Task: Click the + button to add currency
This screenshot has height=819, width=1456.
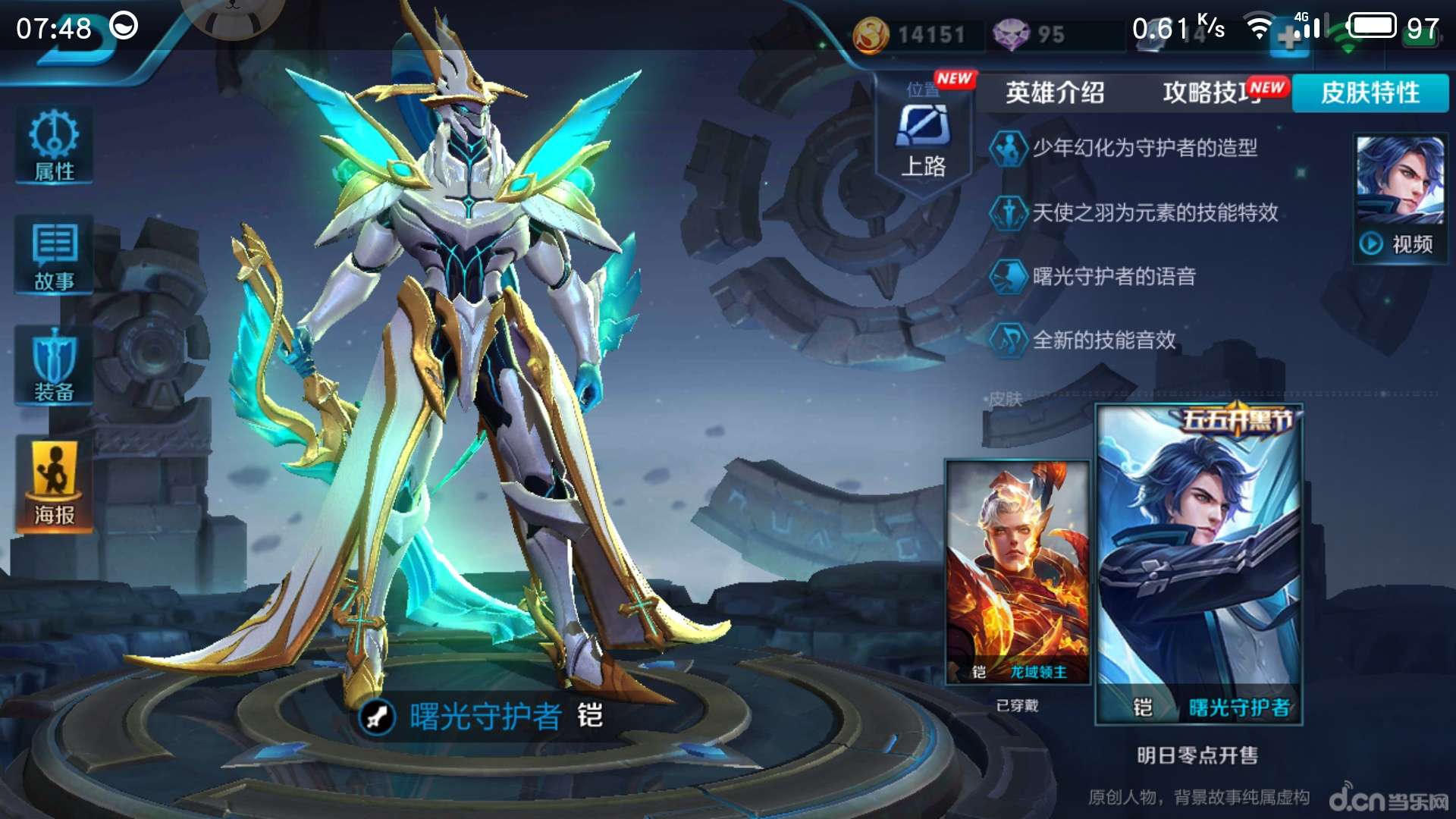Action: 1289,33
